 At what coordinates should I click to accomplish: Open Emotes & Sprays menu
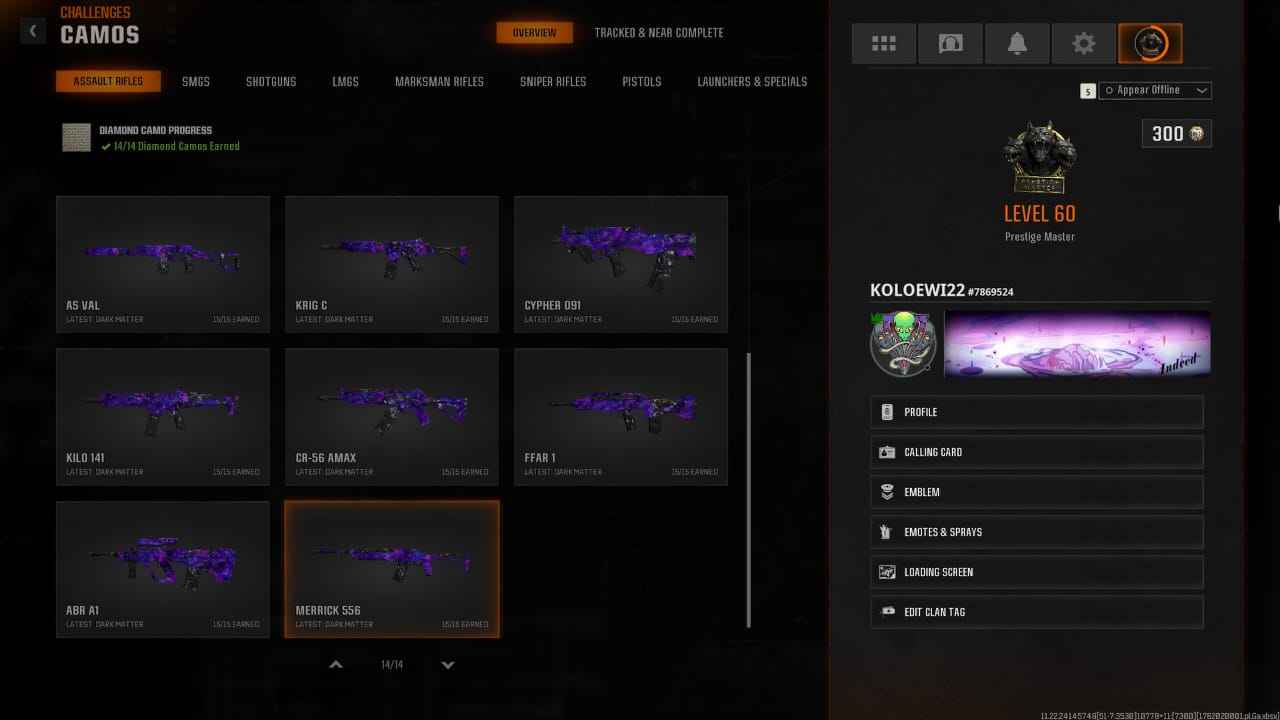pyautogui.click(x=1036, y=531)
